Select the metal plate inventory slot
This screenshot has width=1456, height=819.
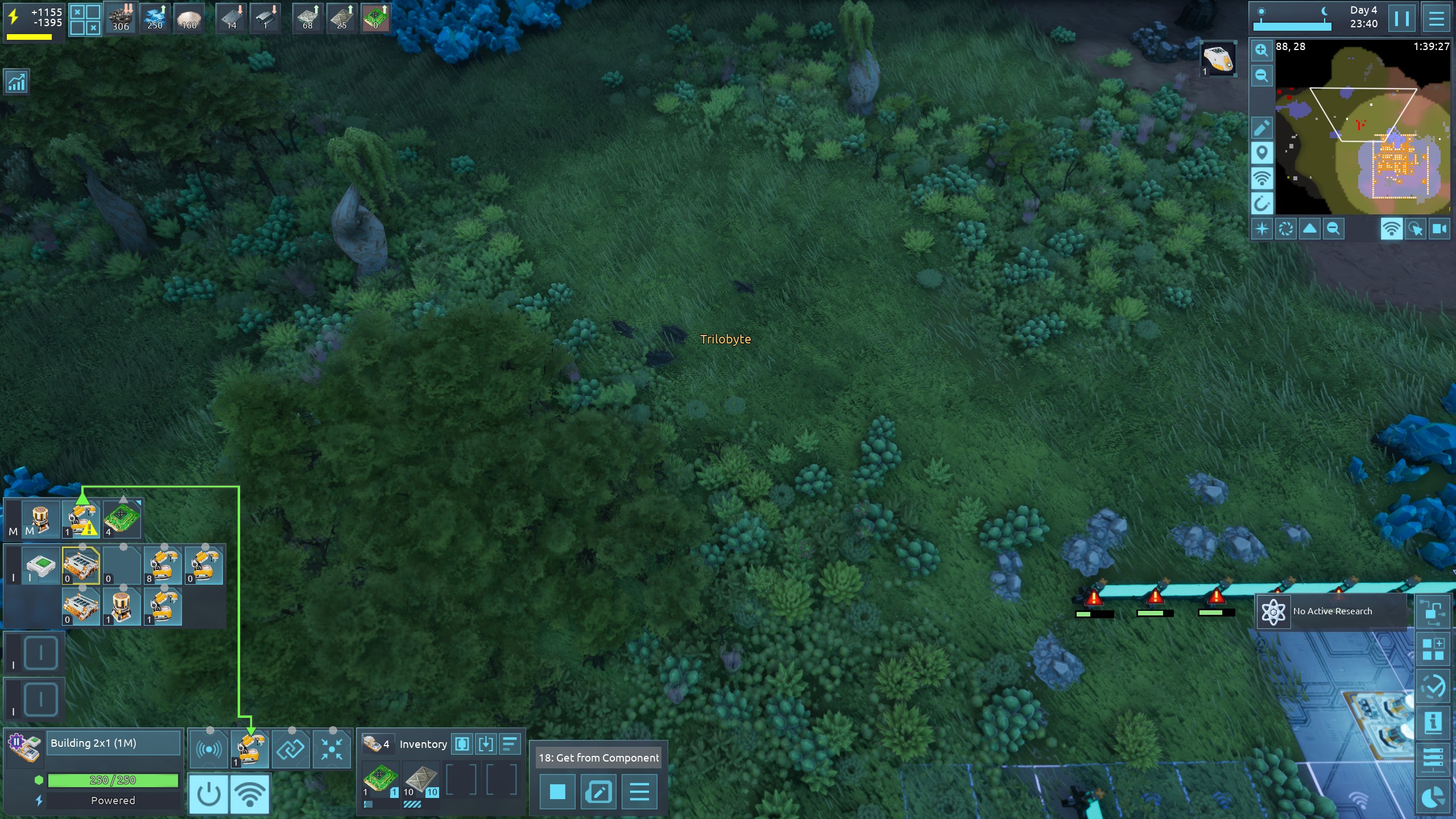(x=421, y=780)
